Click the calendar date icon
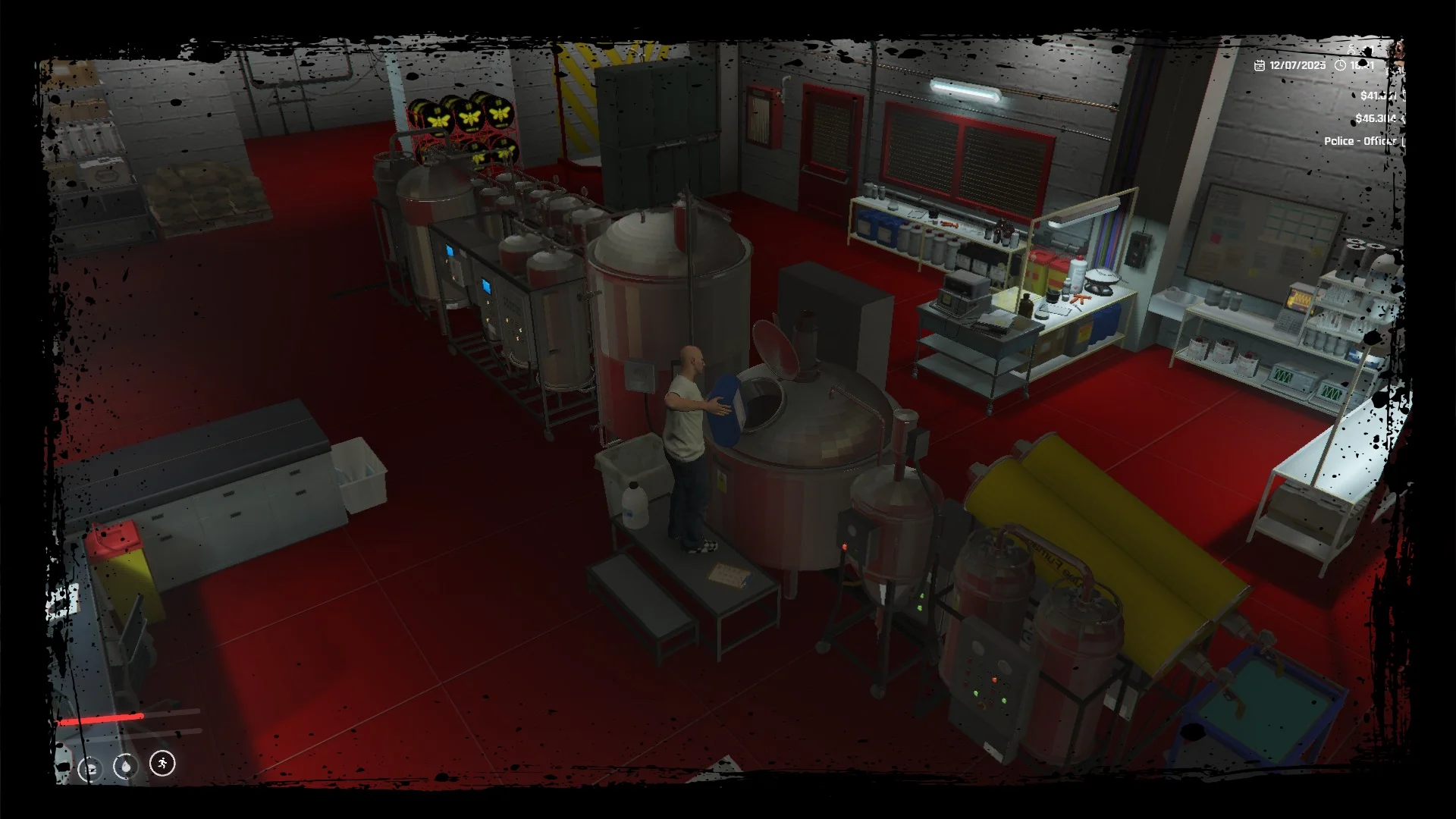Screen dimensions: 1456x819 (1260, 65)
